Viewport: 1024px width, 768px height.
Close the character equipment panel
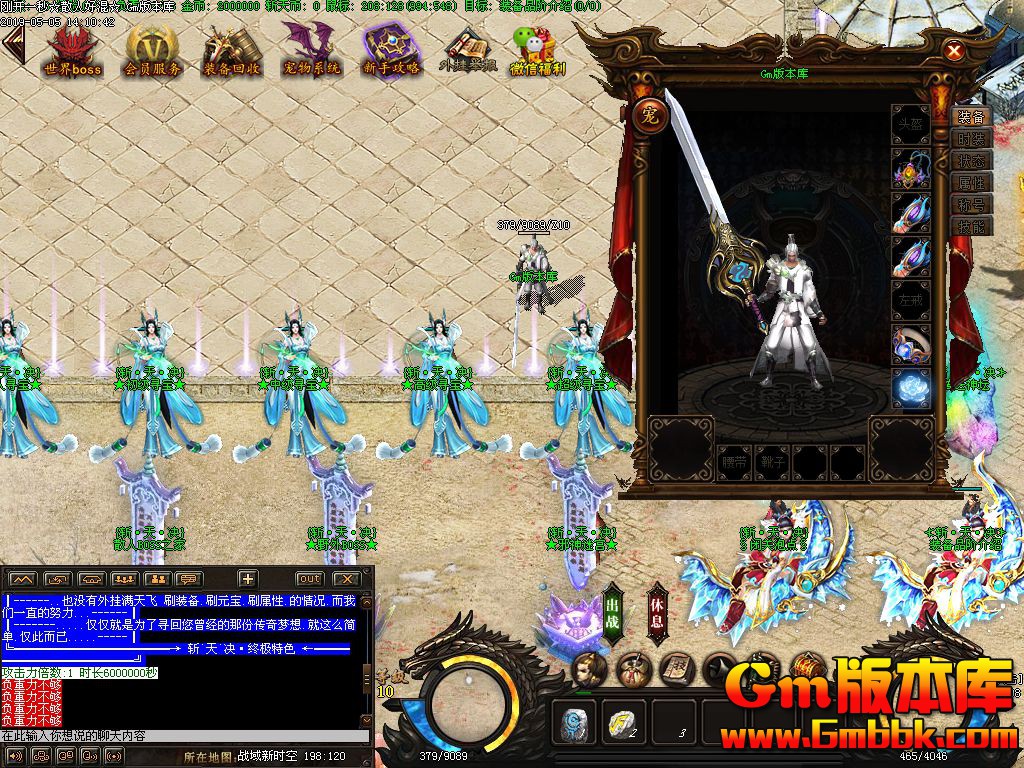(954, 51)
